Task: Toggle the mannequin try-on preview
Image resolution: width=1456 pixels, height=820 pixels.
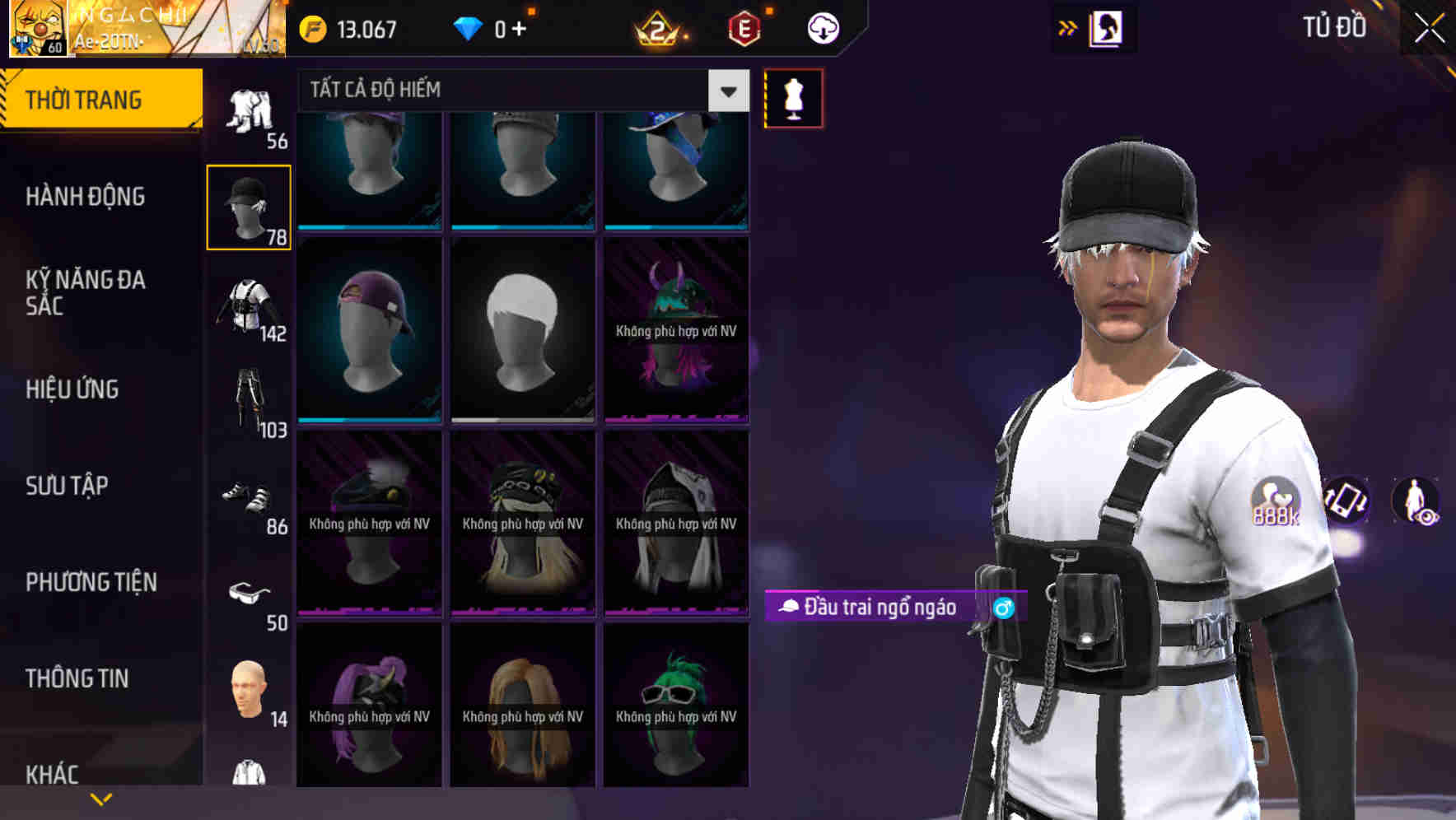Action: pos(792,98)
